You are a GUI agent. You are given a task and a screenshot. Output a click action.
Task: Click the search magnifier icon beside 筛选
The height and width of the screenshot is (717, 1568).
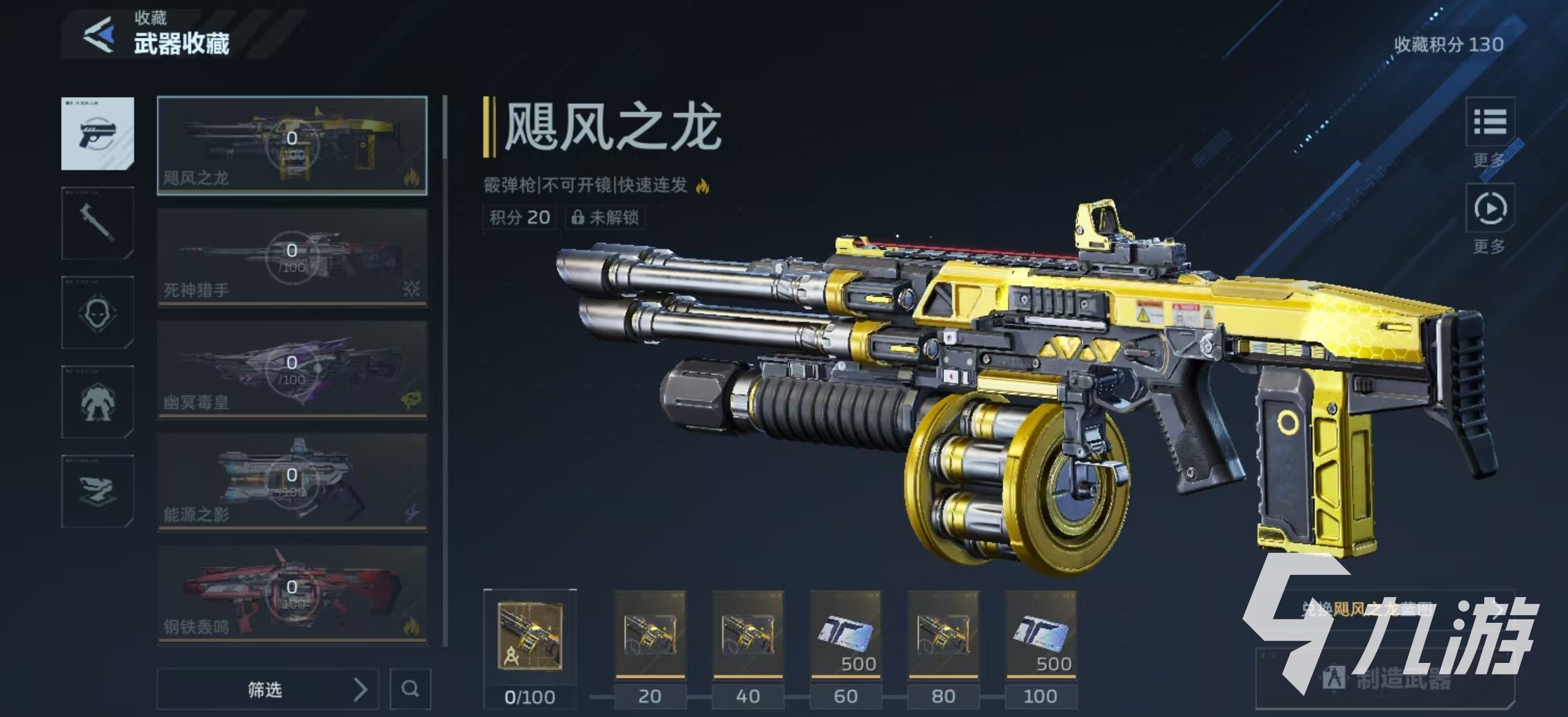(412, 689)
